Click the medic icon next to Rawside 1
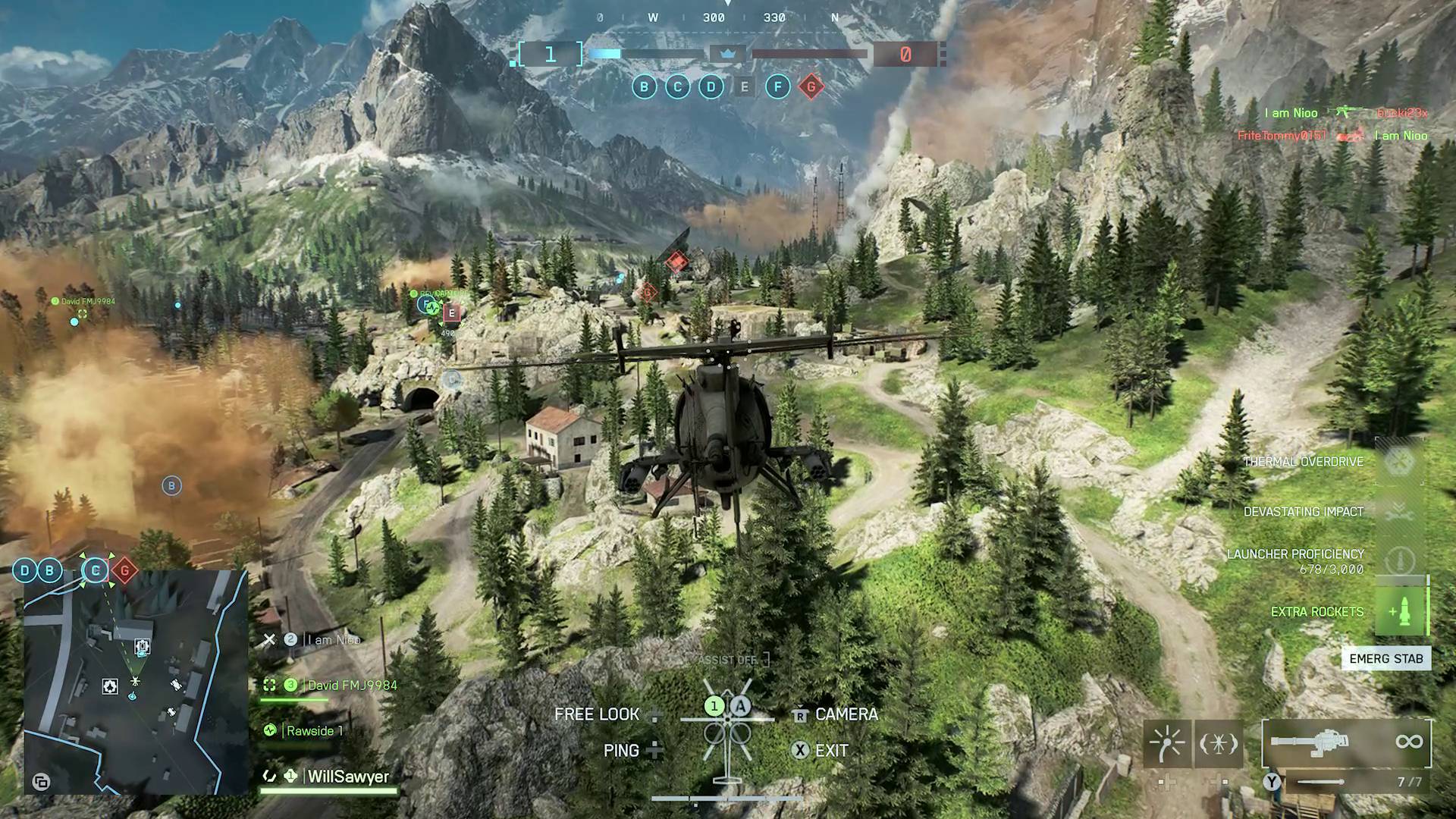The image size is (1456, 819). click(269, 730)
